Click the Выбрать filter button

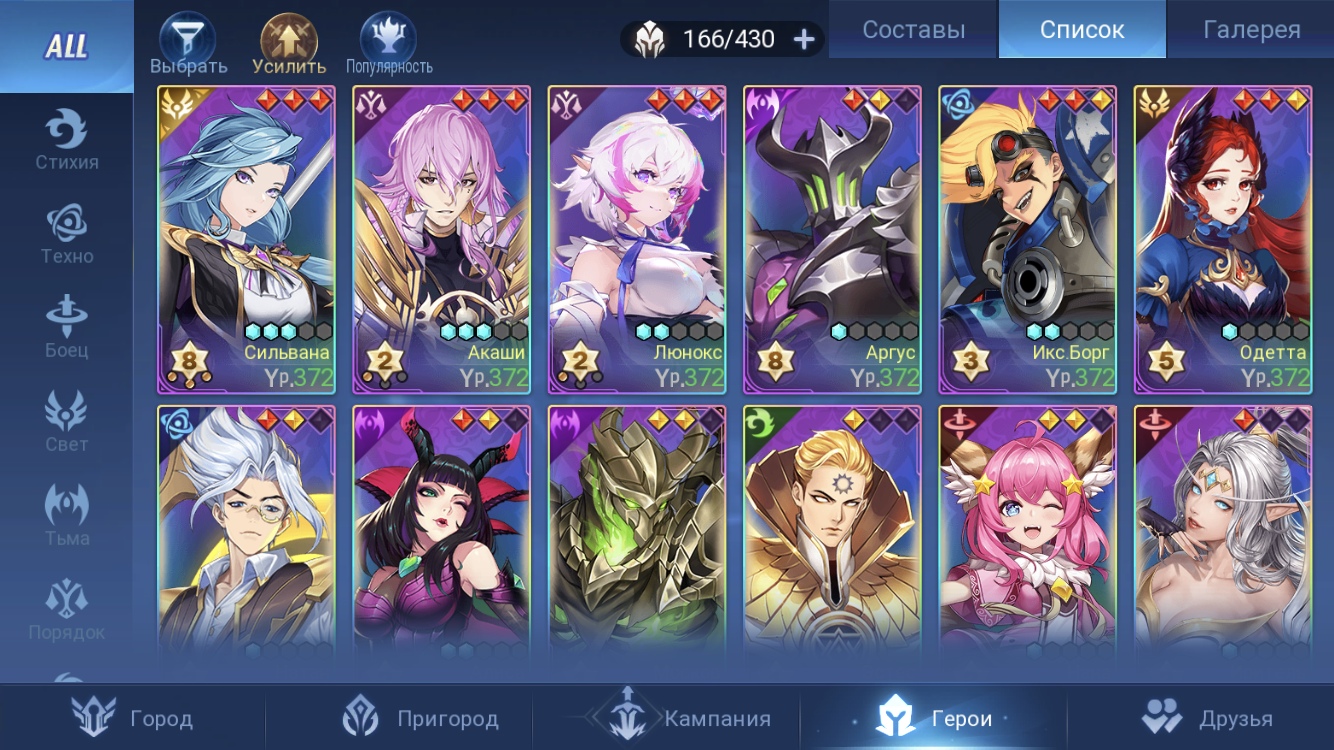(188, 45)
